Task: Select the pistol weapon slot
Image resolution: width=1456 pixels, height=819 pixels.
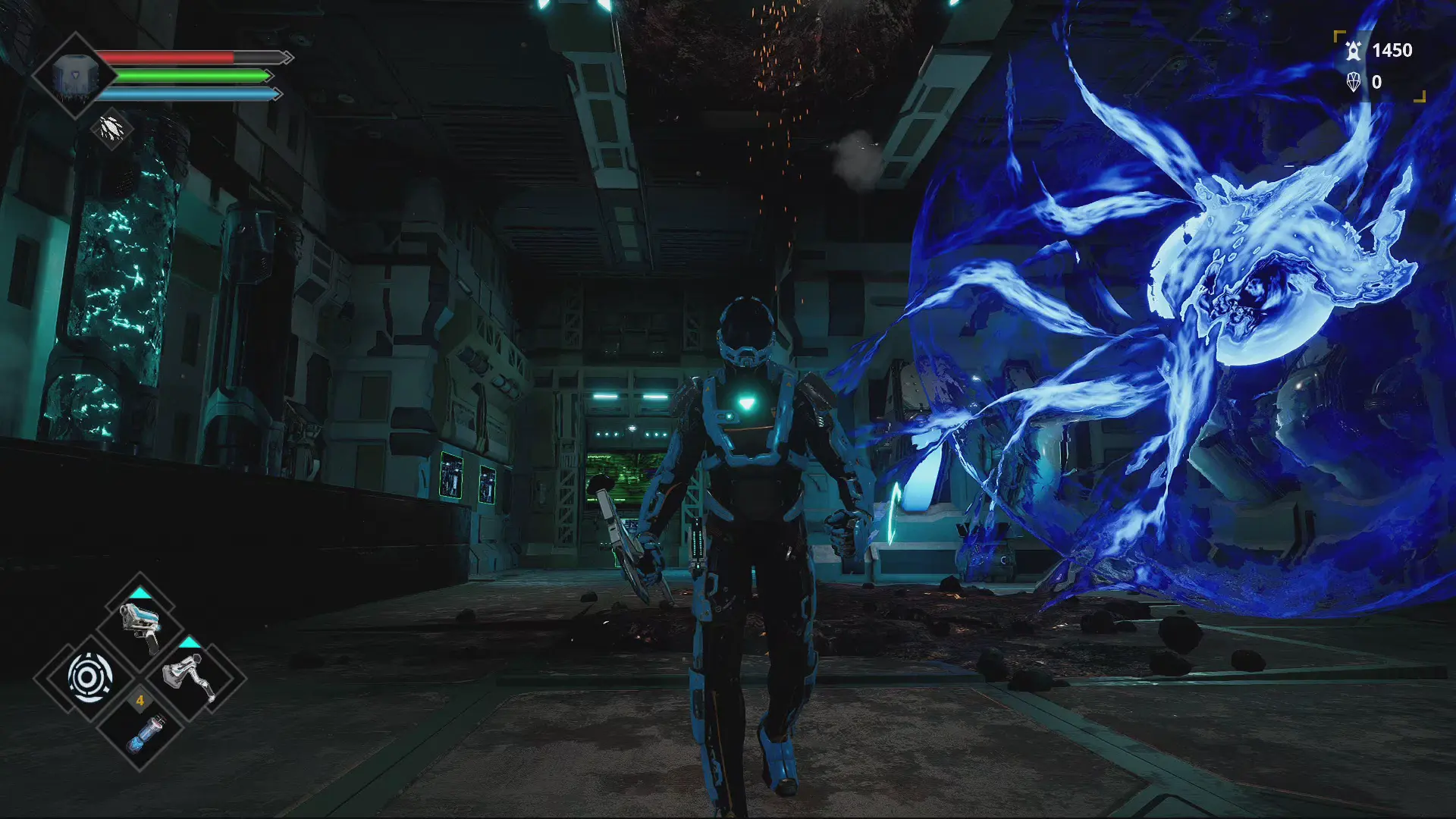Action: pos(140,626)
